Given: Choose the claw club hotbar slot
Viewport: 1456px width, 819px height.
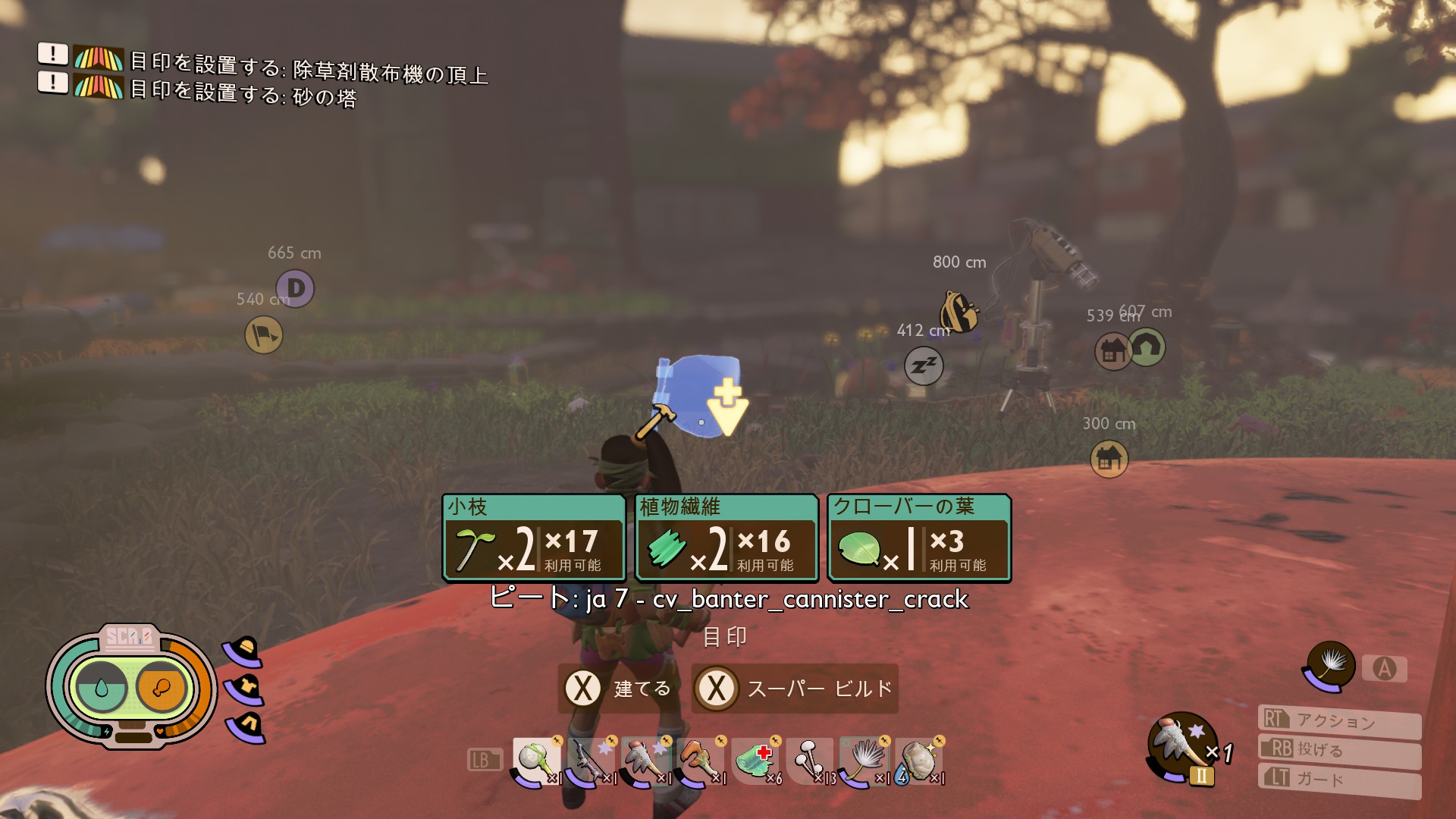Looking at the screenshot, I should pyautogui.click(x=645, y=761).
